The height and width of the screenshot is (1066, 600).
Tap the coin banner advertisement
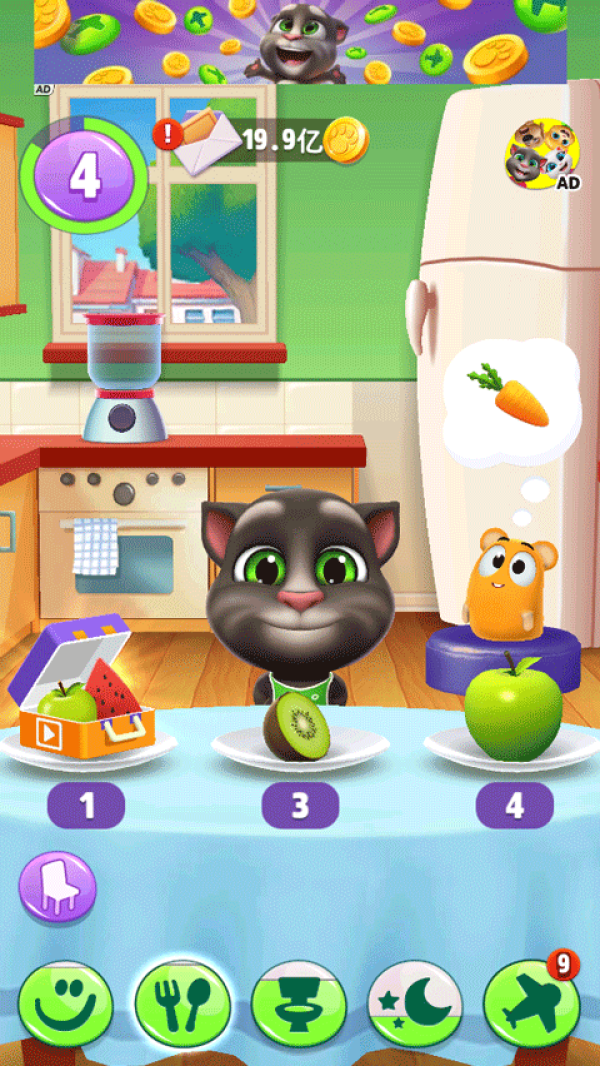point(300,42)
